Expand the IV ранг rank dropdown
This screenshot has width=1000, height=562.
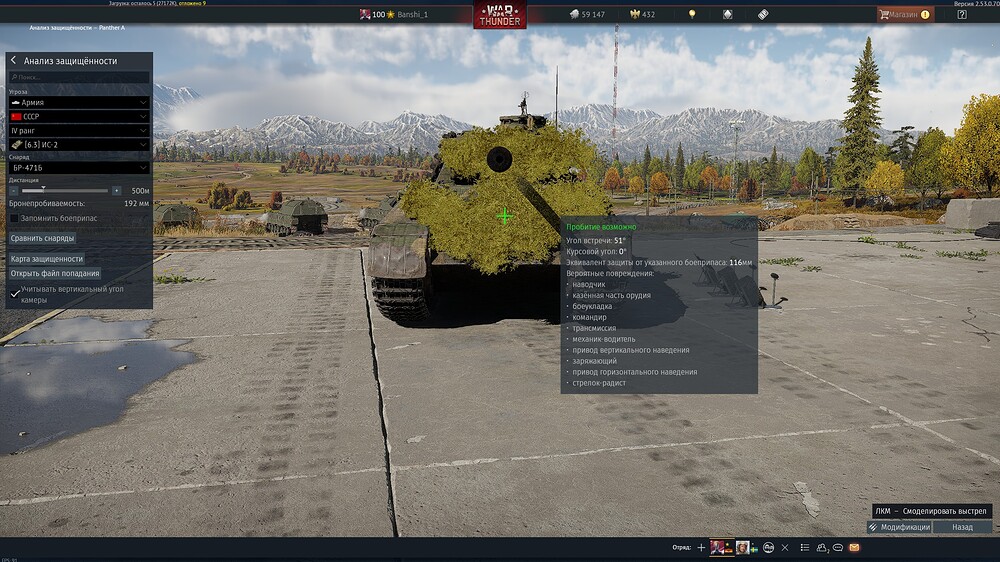pos(79,130)
